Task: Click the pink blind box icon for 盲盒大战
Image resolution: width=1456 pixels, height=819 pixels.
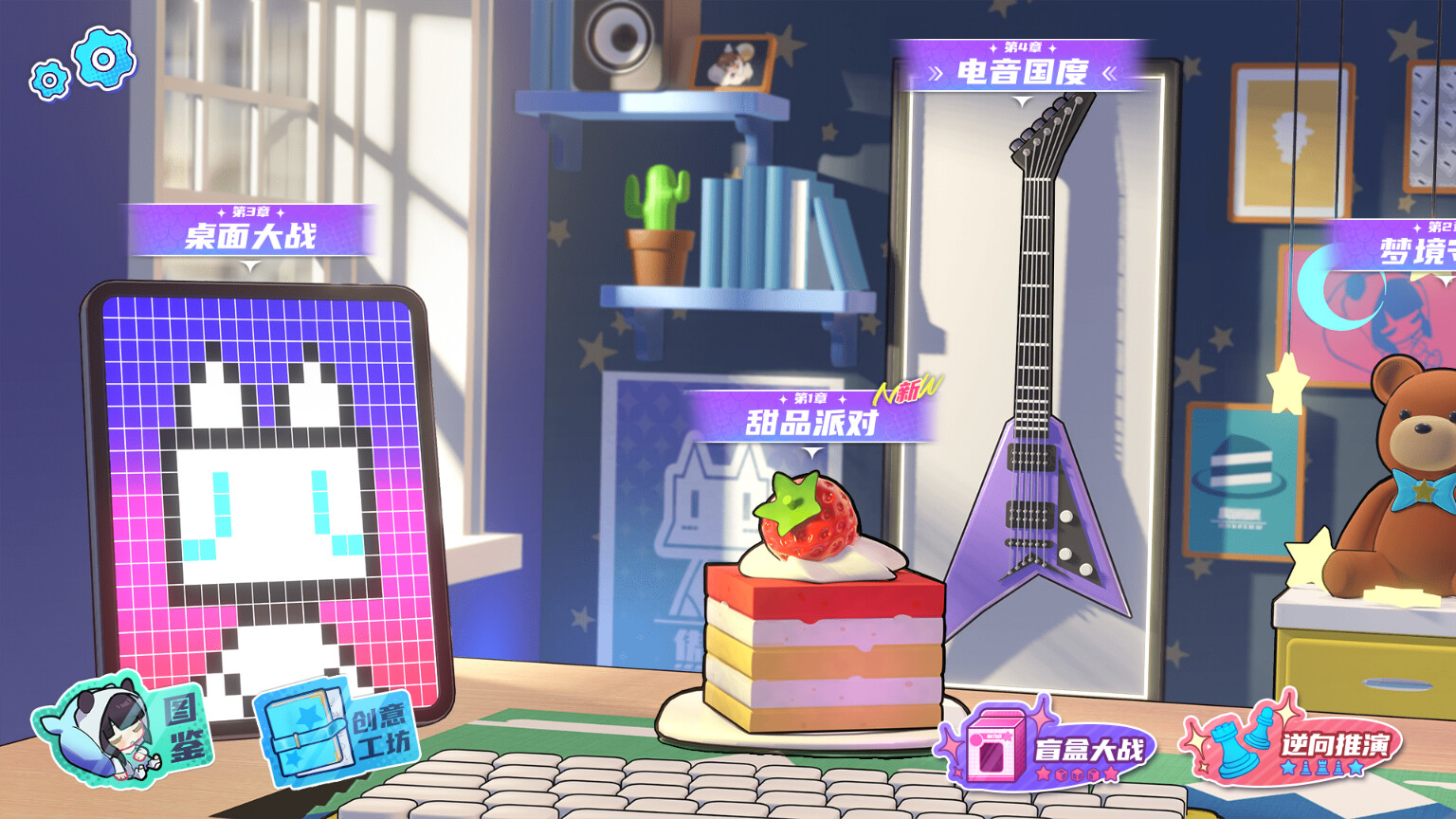Action: pos(993,752)
